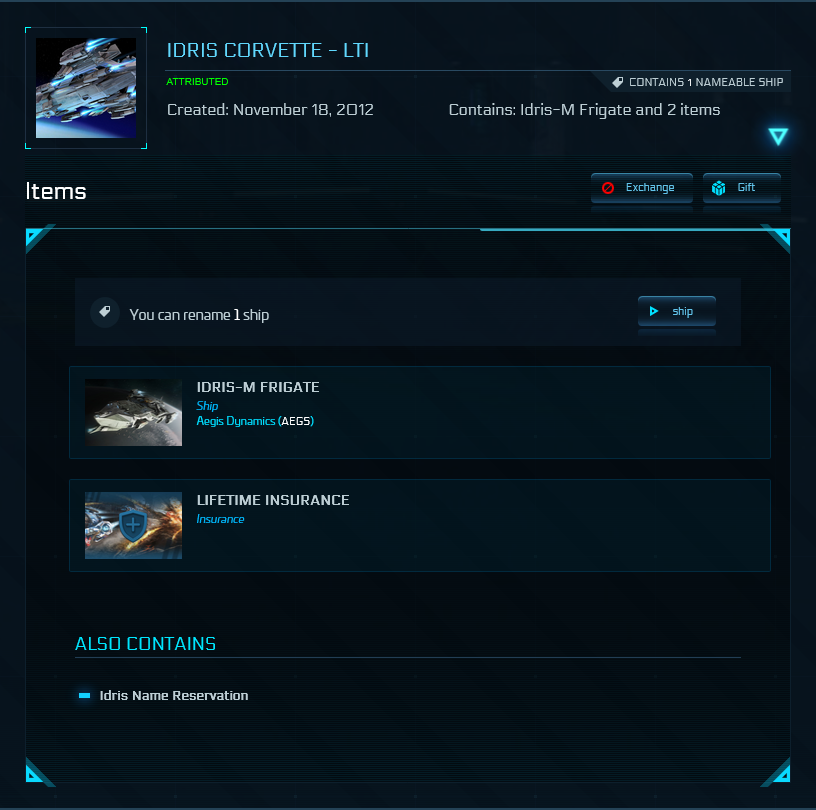Screen dimensions: 816x810
Task: Click the Exchange button
Action: pos(641,188)
